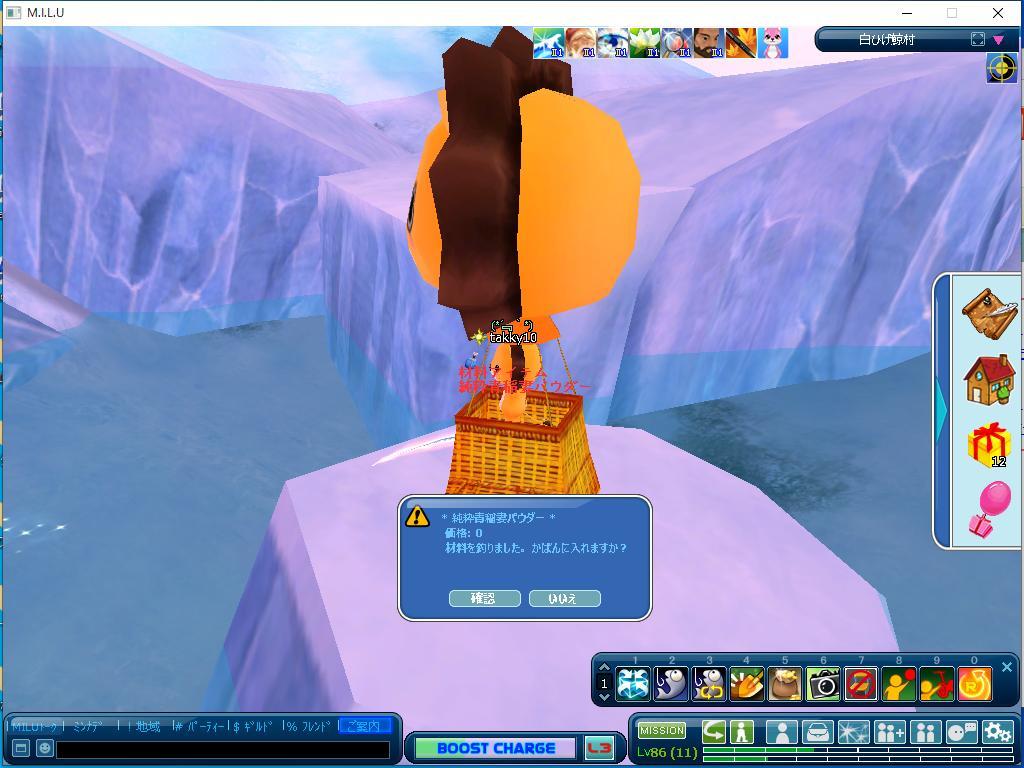
Task: Close the M.I.L.U game window
Action: click(x=997, y=13)
